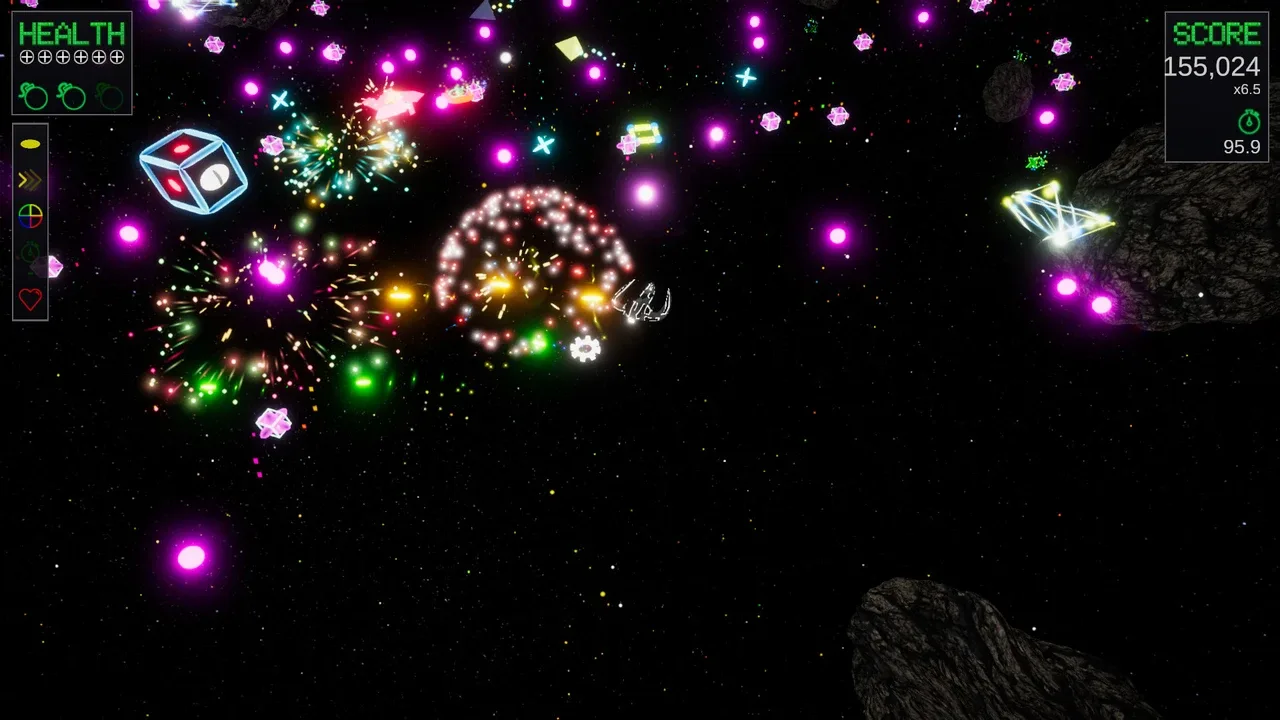The height and width of the screenshot is (720, 1280).
Task: Click the 95.9 timer value
Action: click(x=1243, y=145)
